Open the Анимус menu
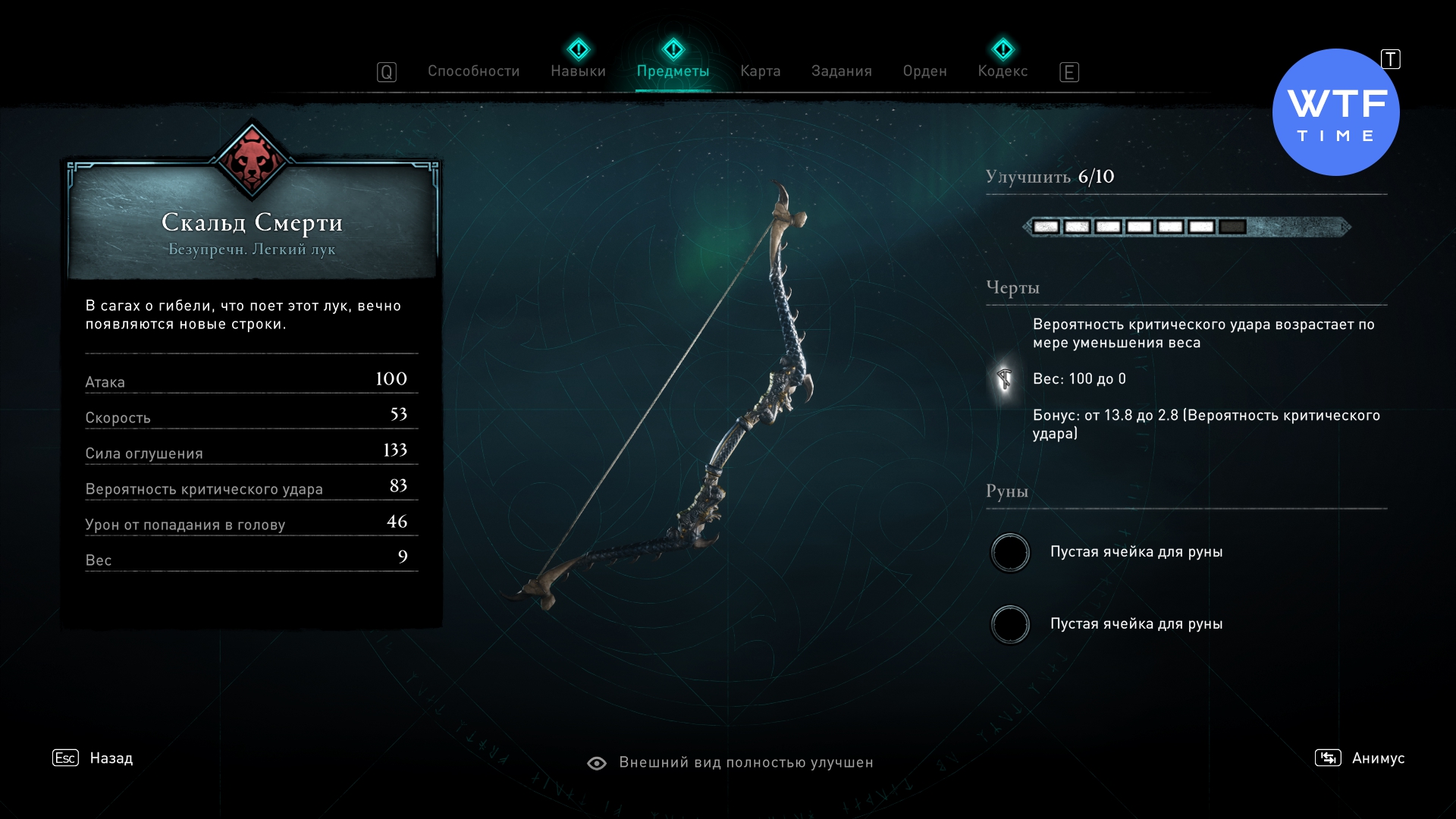Image resolution: width=1456 pixels, height=819 pixels. (x=1377, y=758)
